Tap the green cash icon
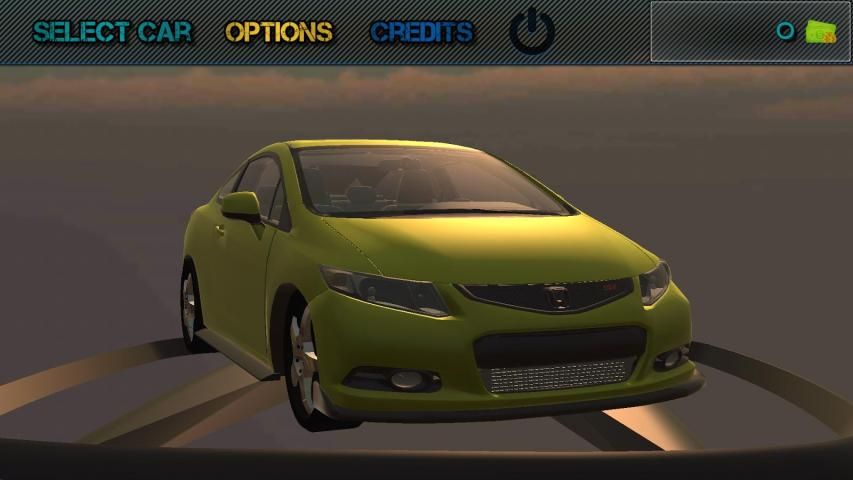 point(821,32)
